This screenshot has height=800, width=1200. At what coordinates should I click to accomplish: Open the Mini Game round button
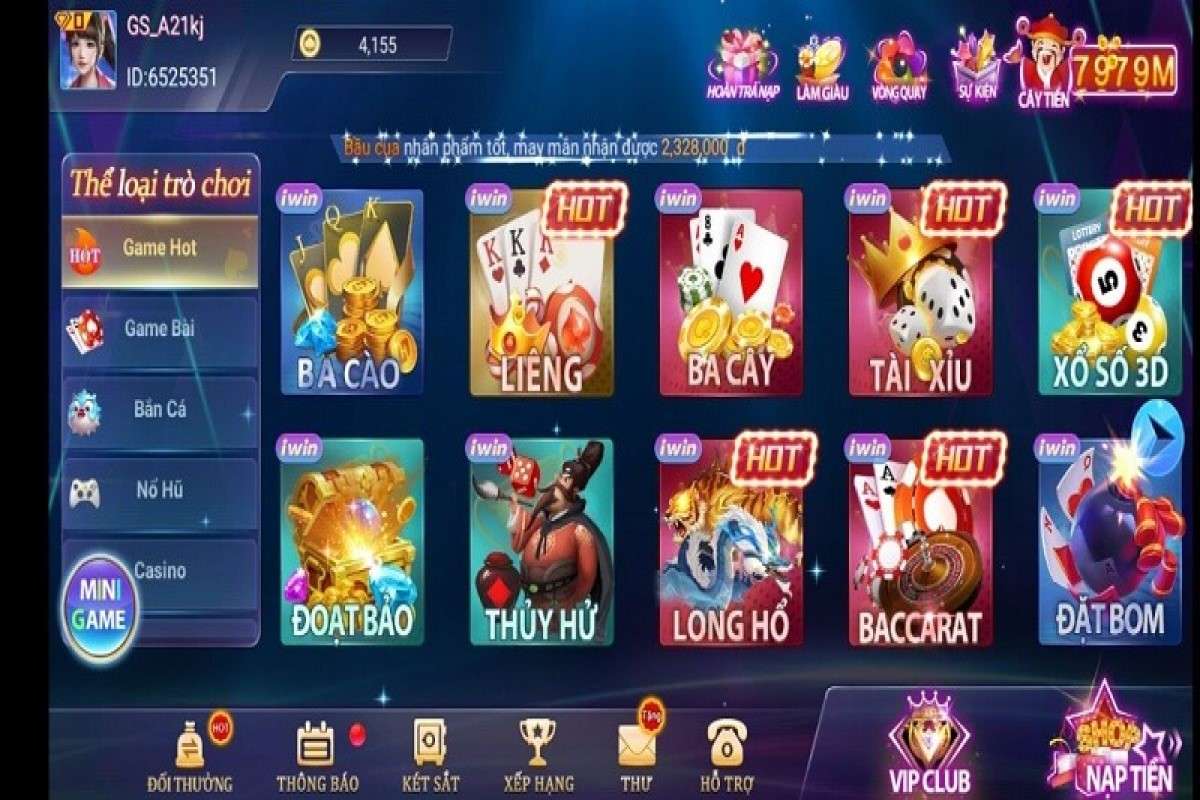pyautogui.click(x=99, y=606)
